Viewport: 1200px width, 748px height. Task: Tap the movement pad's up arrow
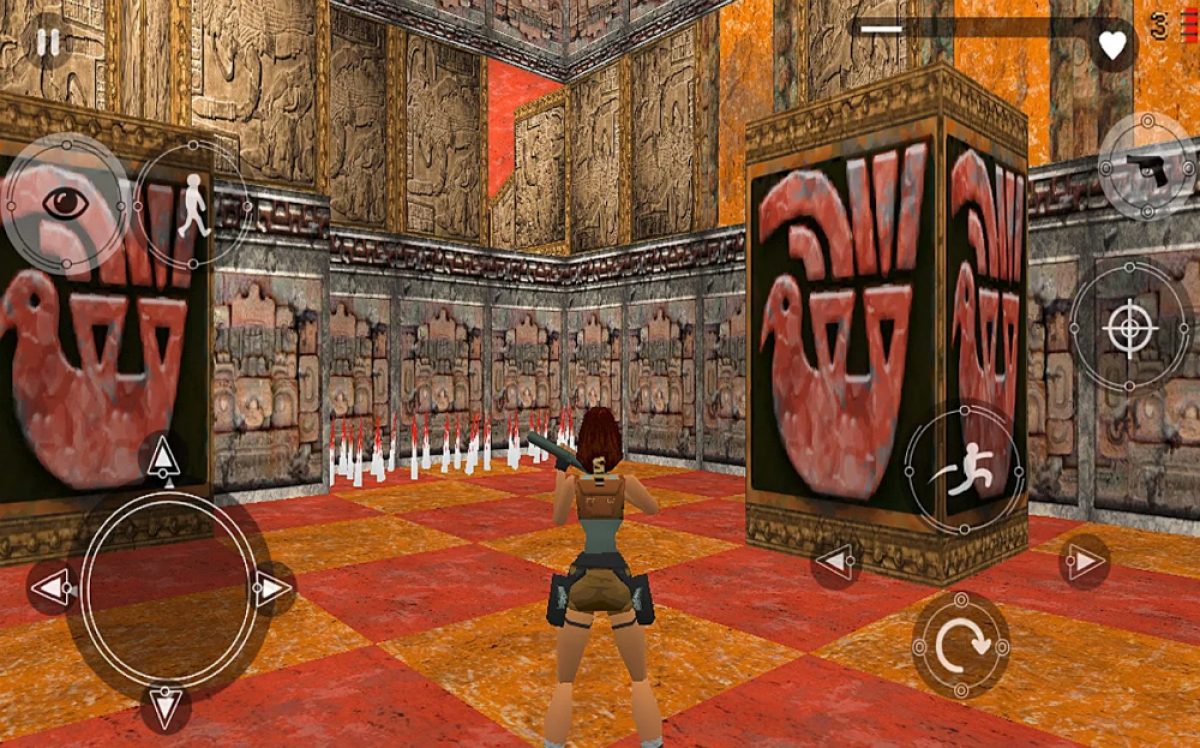click(163, 459)
